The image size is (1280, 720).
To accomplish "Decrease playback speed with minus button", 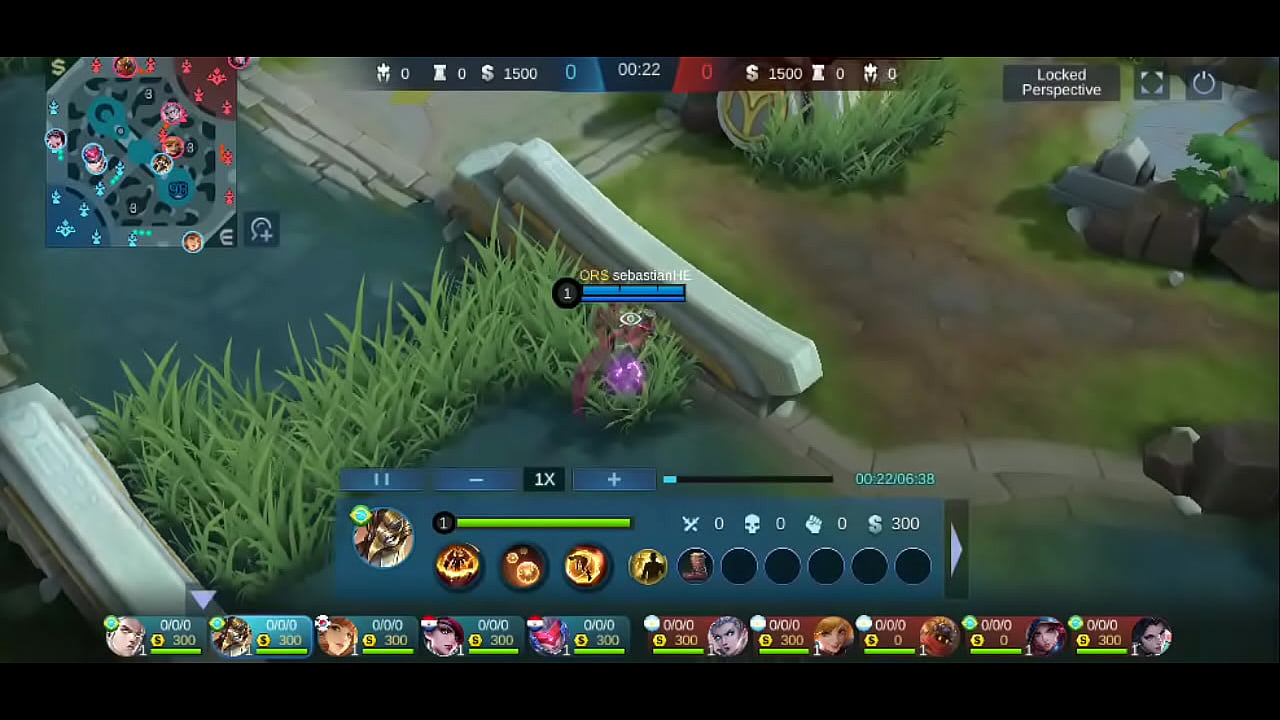I will click(475, 479).
